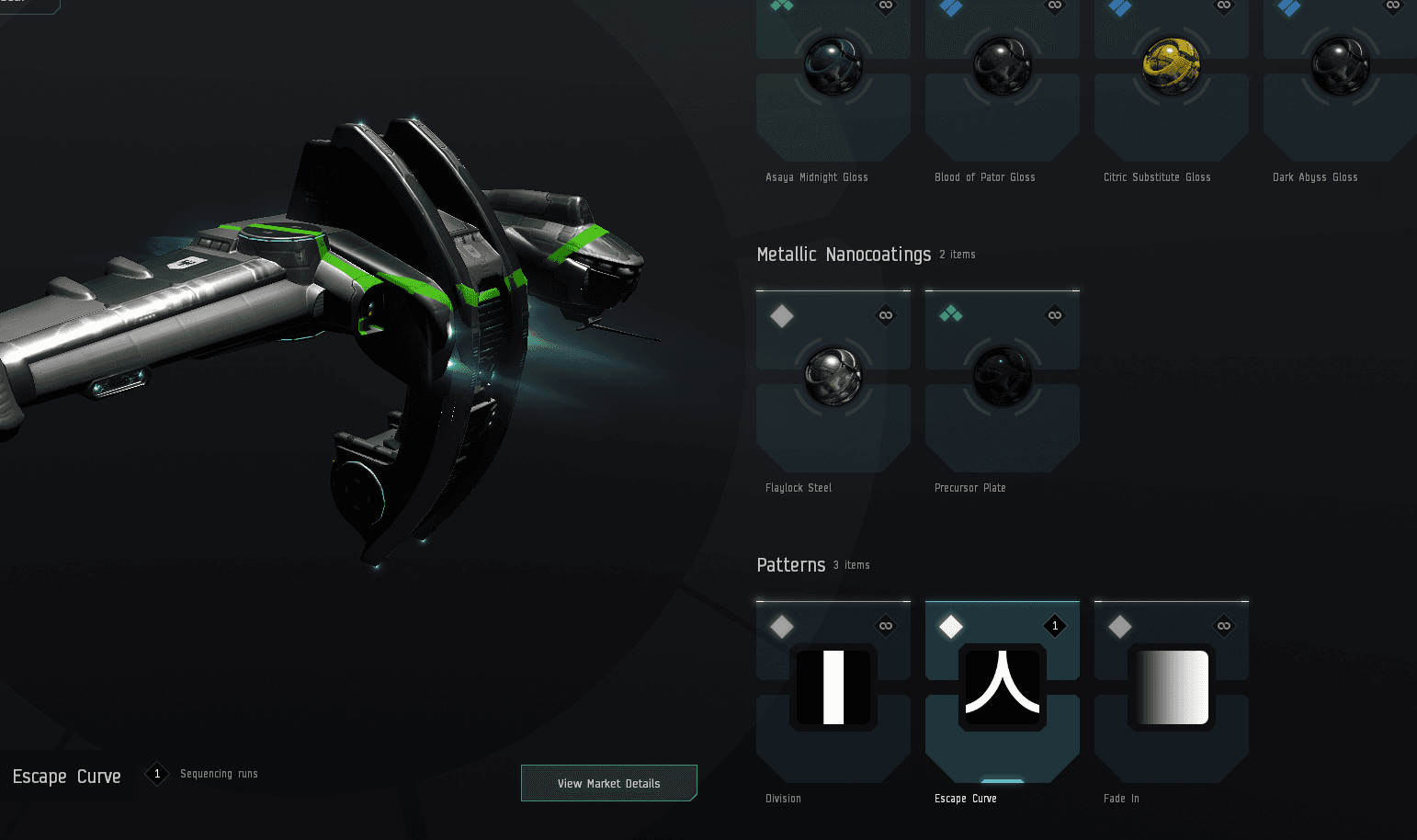
Task: Pick the Dark Abyss Gloss nanocoating
Action: pos(1340,66)
